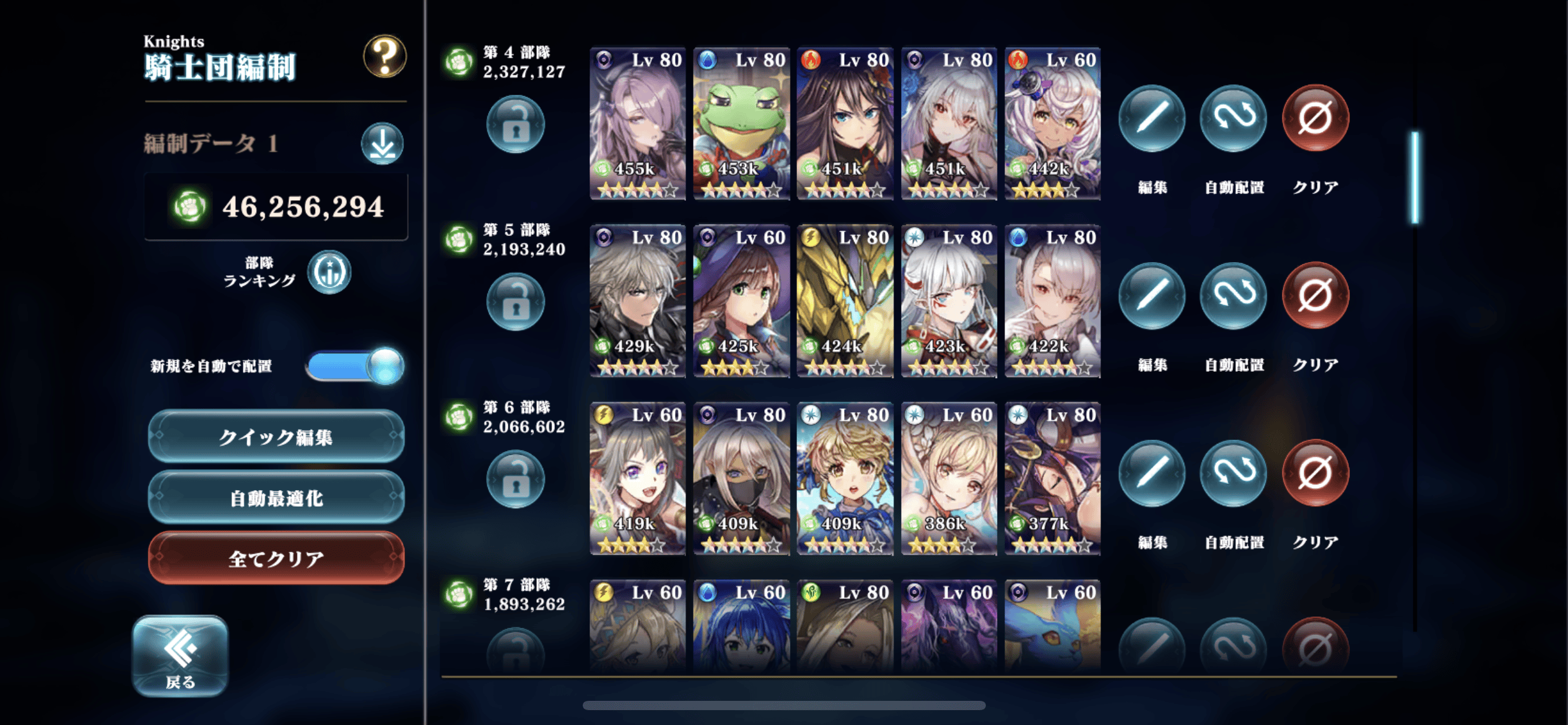
Task: Auto-arrange squad 4 (自動配置)
Action: coord(1234,118)
